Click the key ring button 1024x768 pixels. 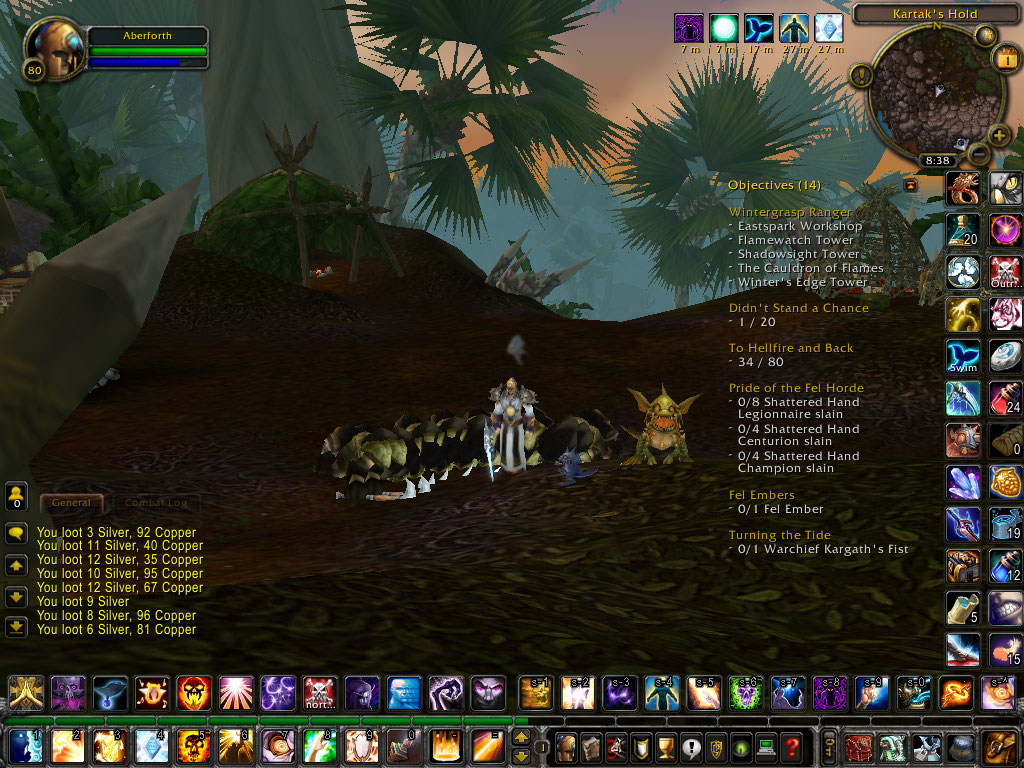tap(829, 747)
